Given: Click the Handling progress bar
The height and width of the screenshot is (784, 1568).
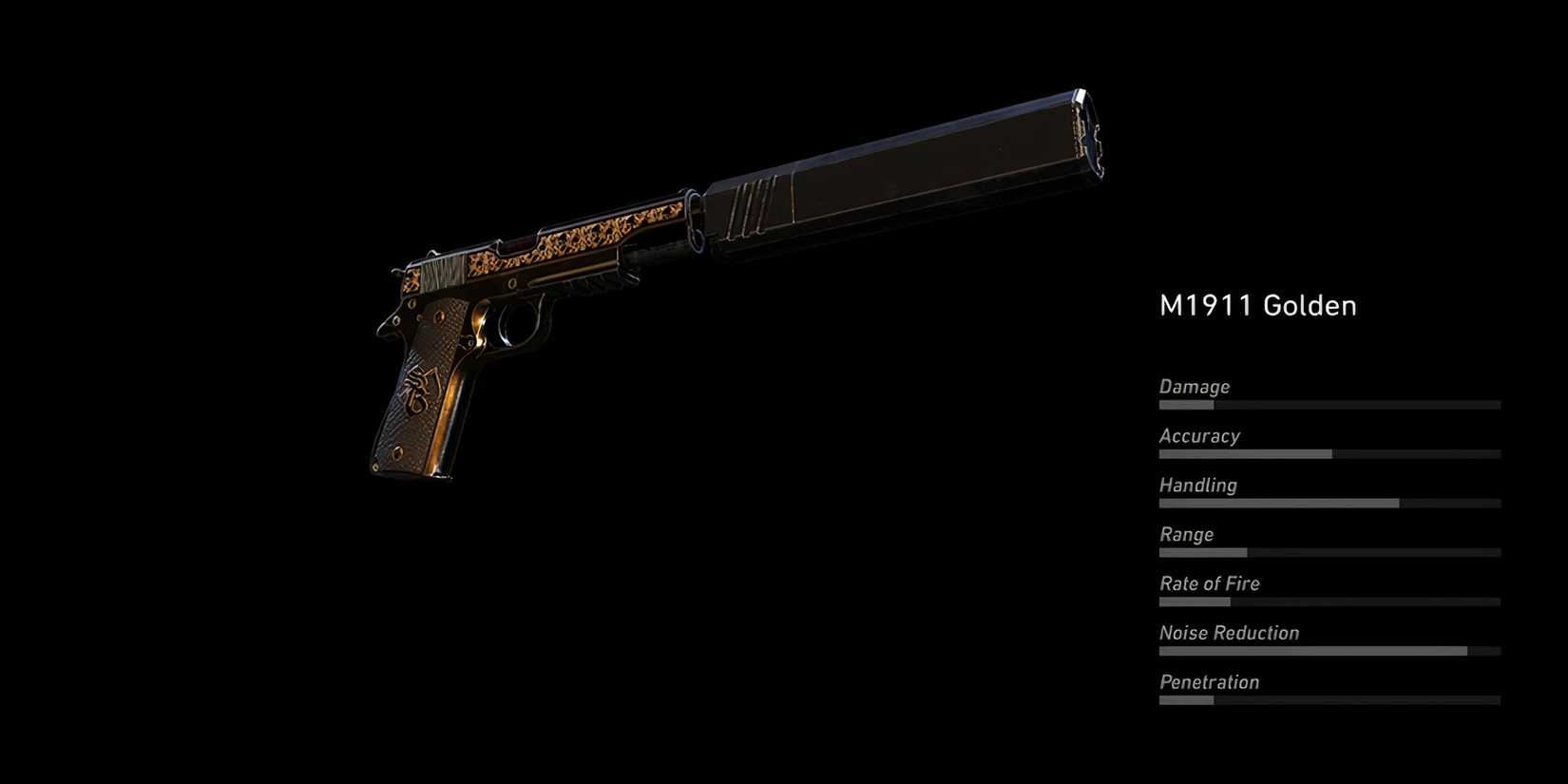Looking at the screenshot, I should pos(1330,503).
